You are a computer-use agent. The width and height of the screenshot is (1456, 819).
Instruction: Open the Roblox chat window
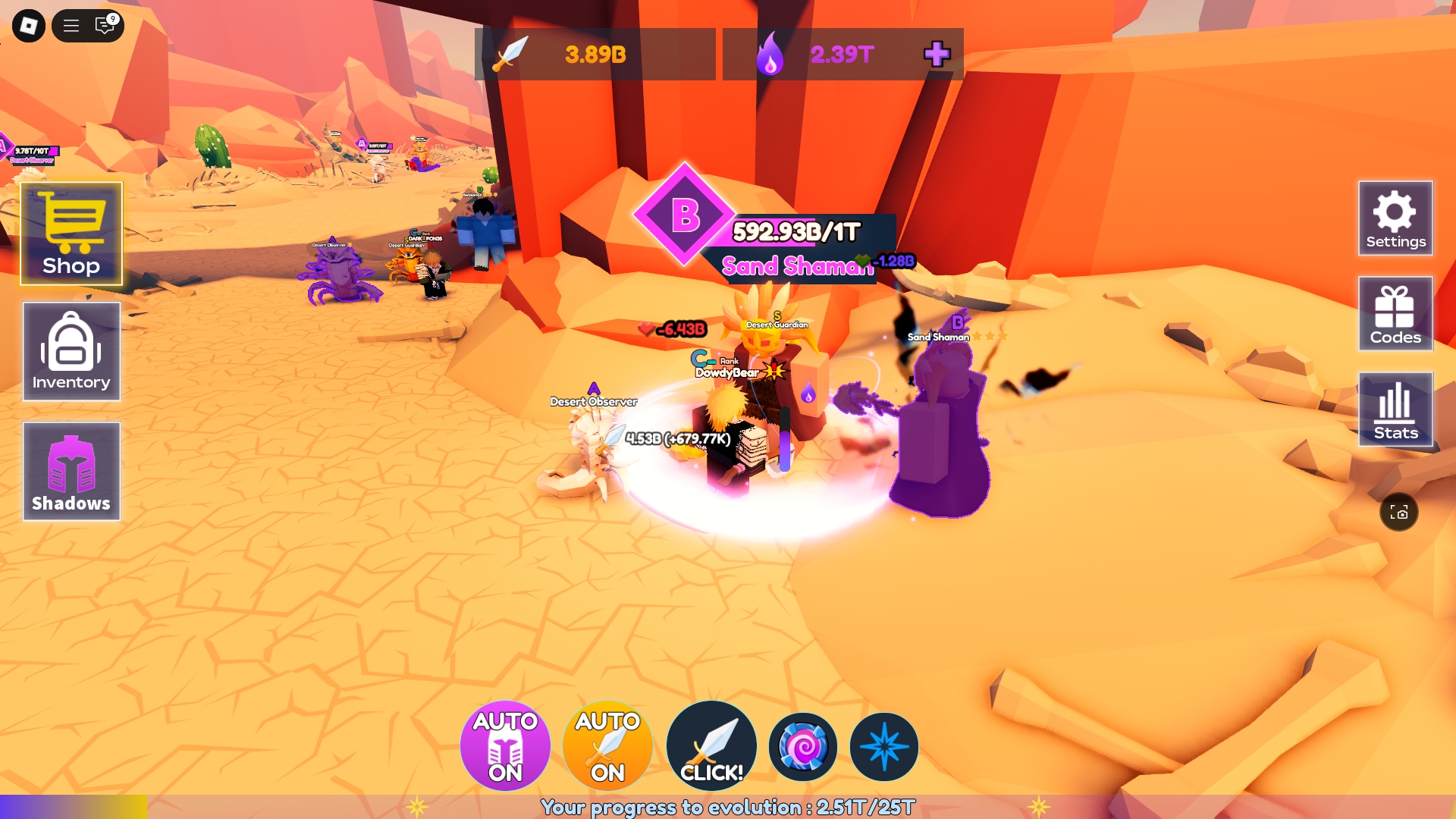coord(105,26)
